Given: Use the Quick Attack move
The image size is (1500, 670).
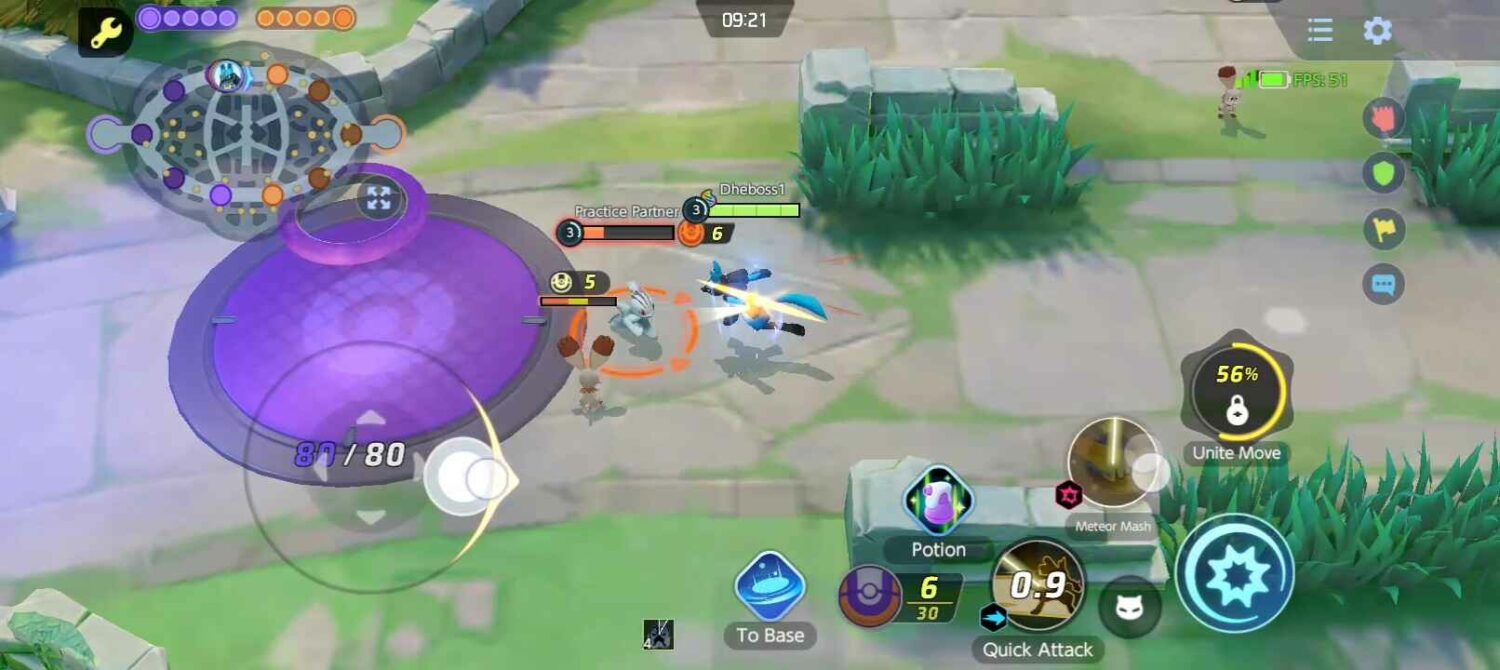Looking at the screenshot, I should point(1038,585).
